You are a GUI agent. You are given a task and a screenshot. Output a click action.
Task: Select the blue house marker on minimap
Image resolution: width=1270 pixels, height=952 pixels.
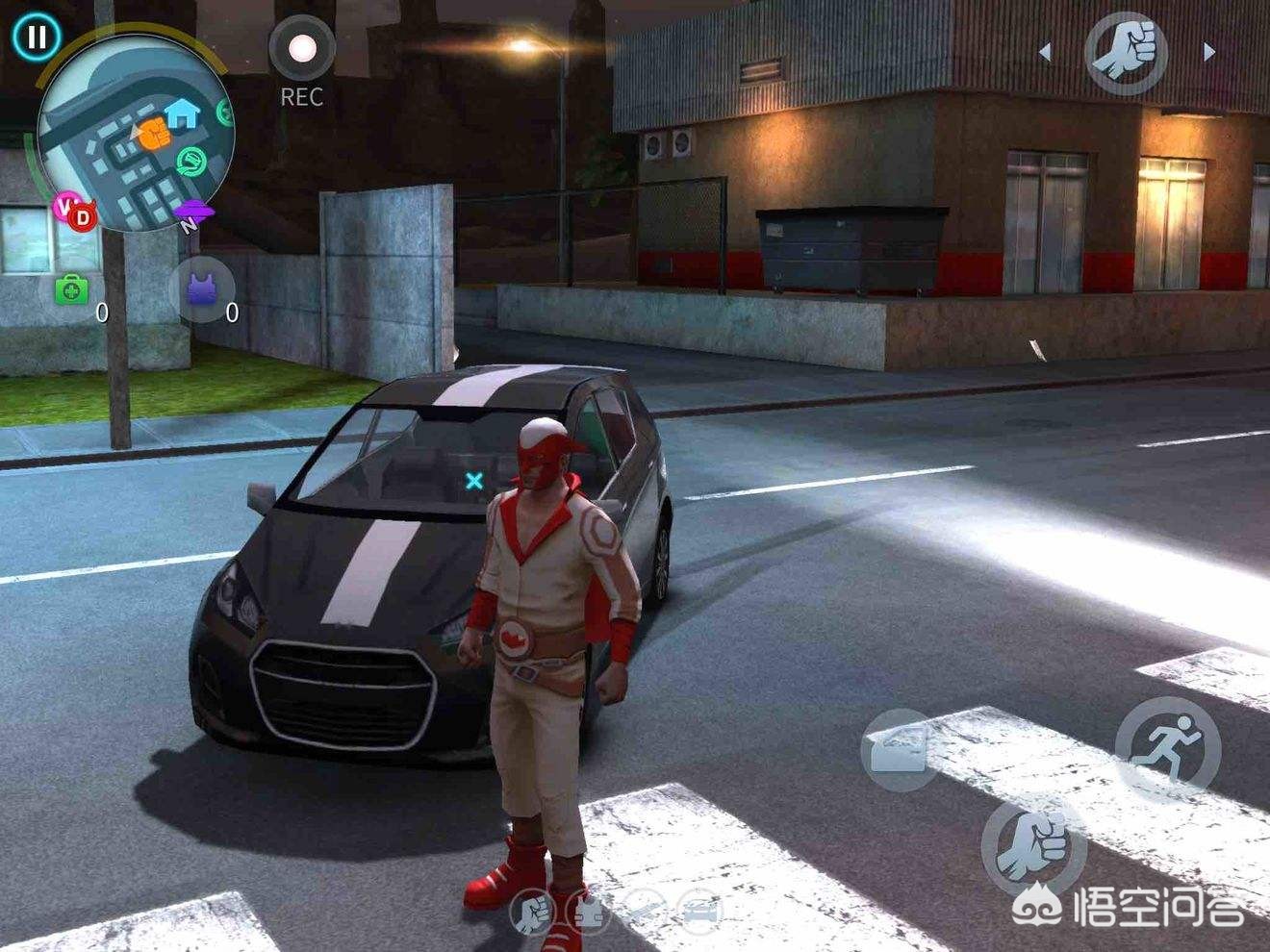pyautogui.click(x=181, y=113)
